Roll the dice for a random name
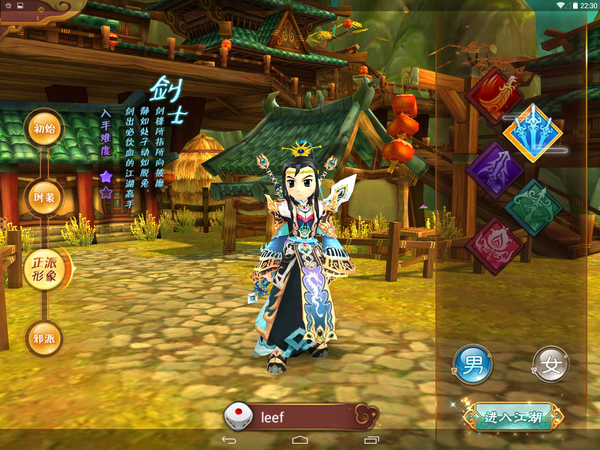The height and width of the screenshot is (450, 600). (x=237, y=416)
